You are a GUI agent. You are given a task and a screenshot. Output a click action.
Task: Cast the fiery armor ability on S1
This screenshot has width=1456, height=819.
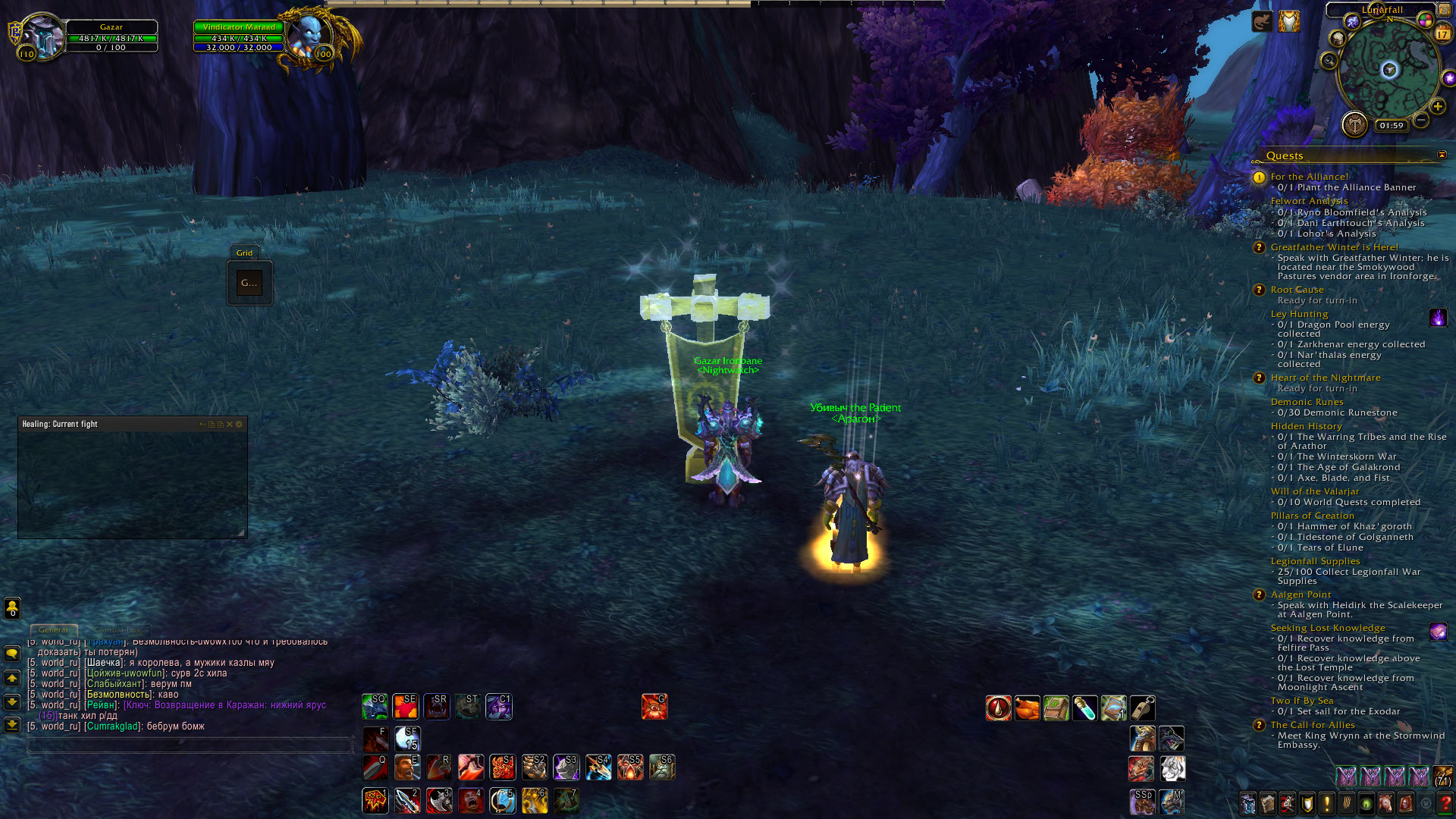coord(502,767)
